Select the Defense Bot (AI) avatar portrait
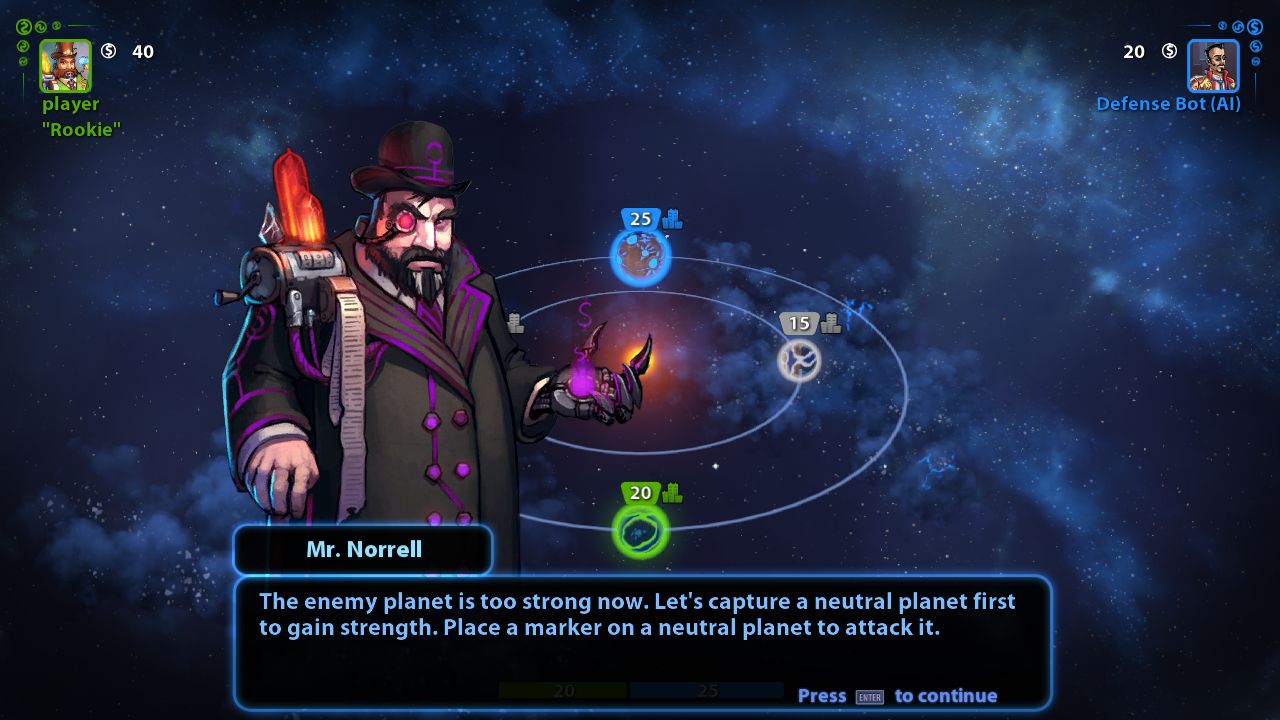The width and height of the screenshot is (1280, 720). (x=1213, y=66)
